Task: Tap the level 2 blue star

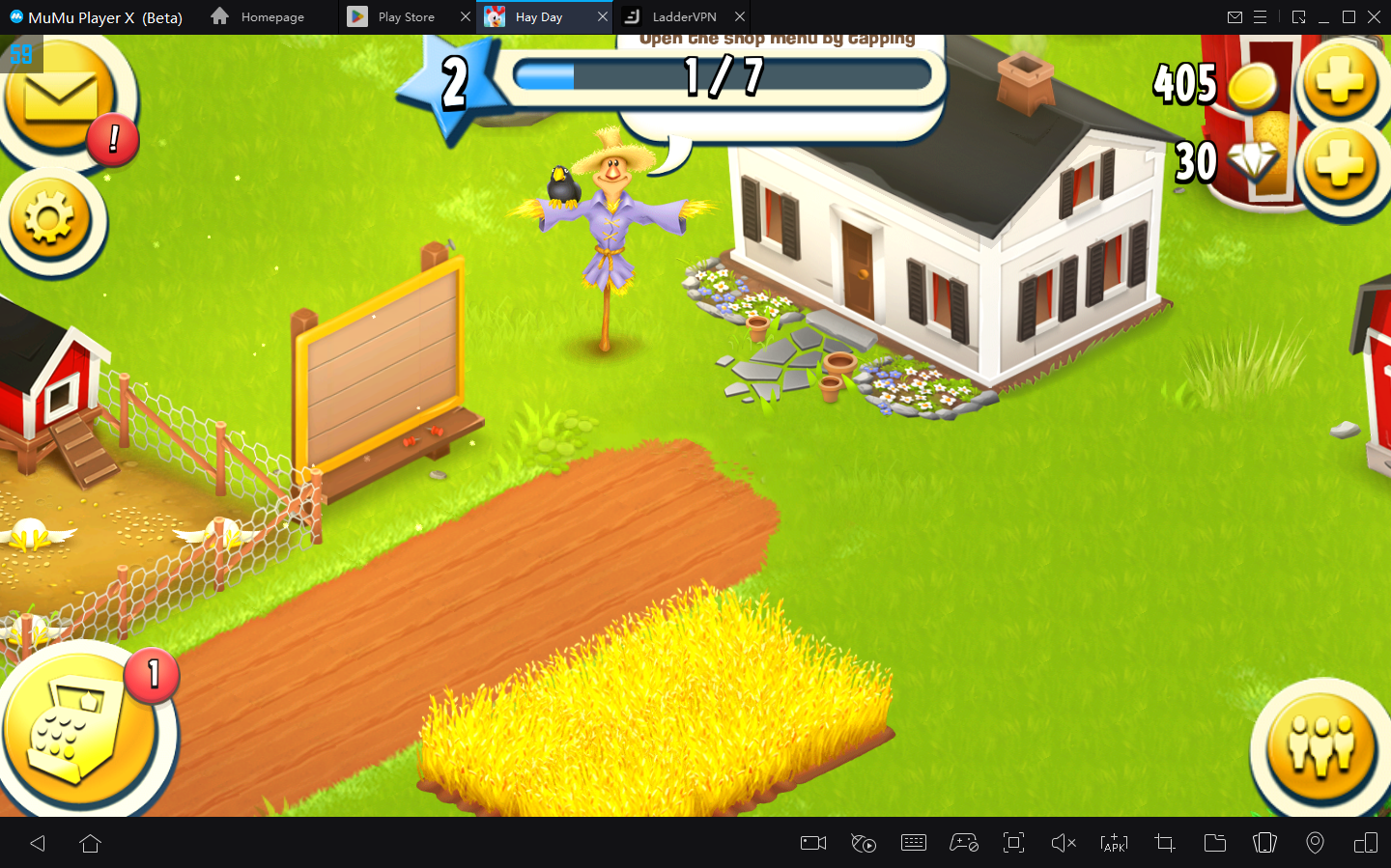Action: click(x=452, y=84)
